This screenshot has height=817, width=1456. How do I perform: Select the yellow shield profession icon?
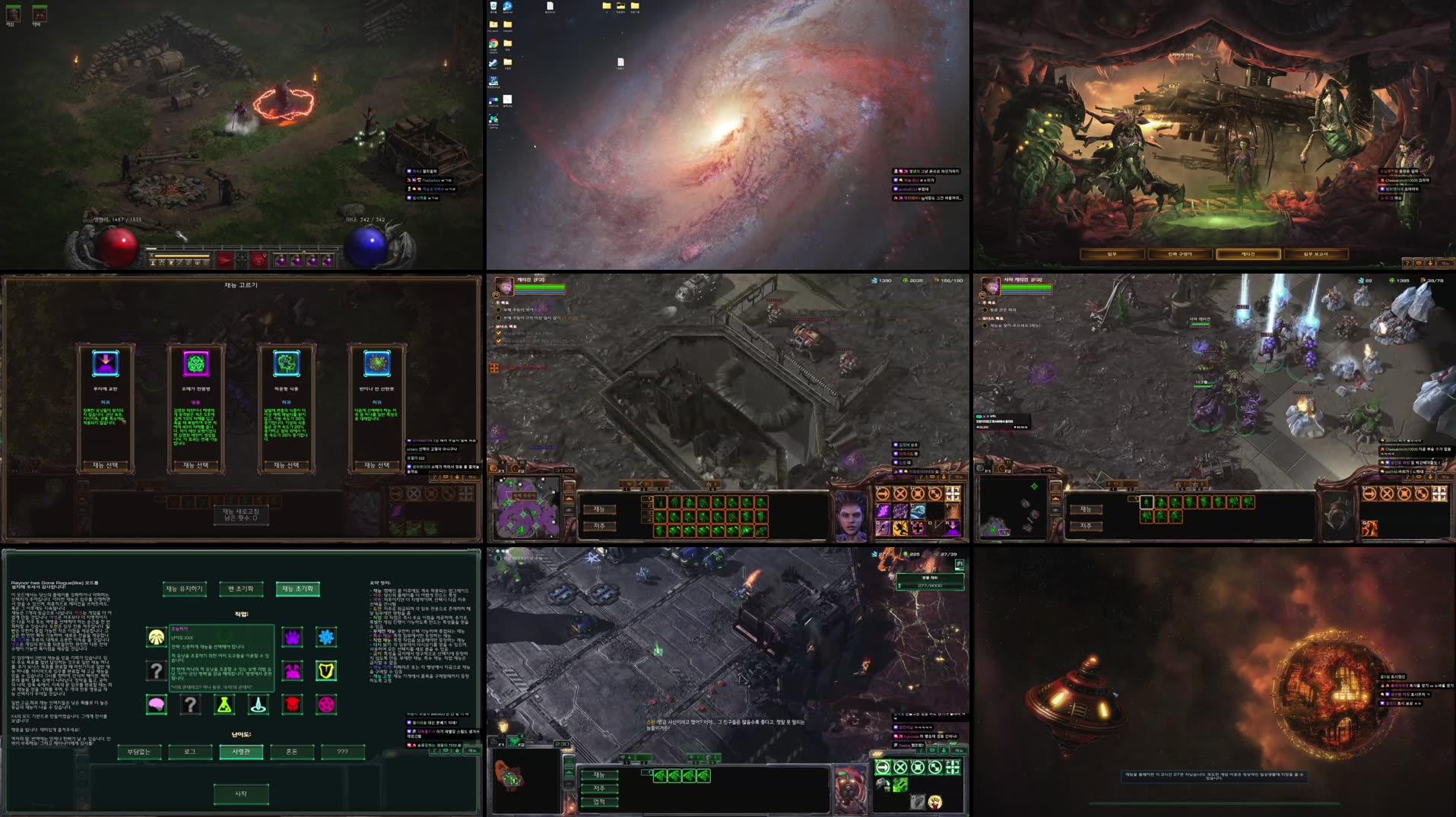pos(325,672)
